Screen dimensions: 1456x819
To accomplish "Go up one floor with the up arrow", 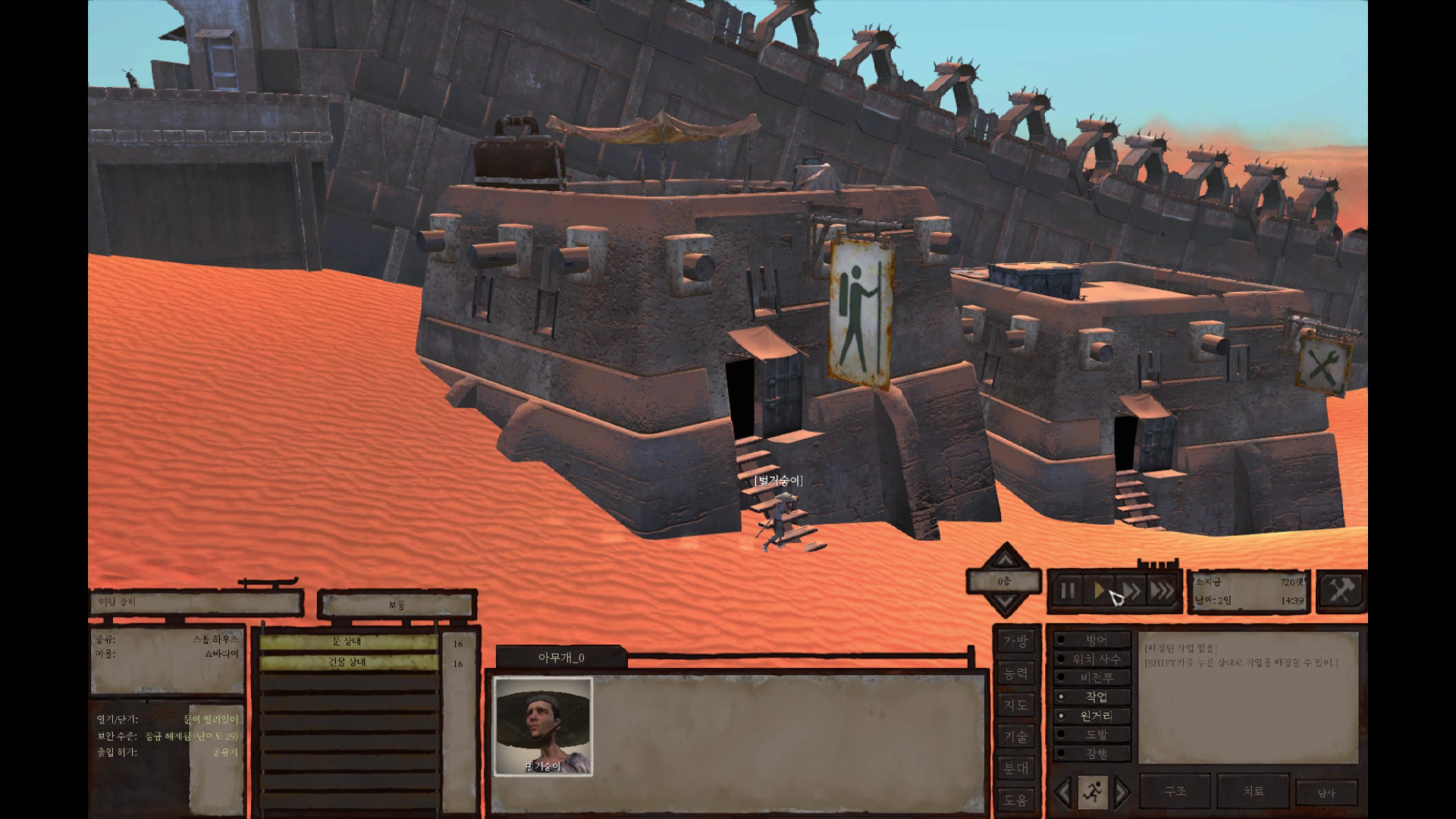I will pyautogui.click(x=1004, y=560).
